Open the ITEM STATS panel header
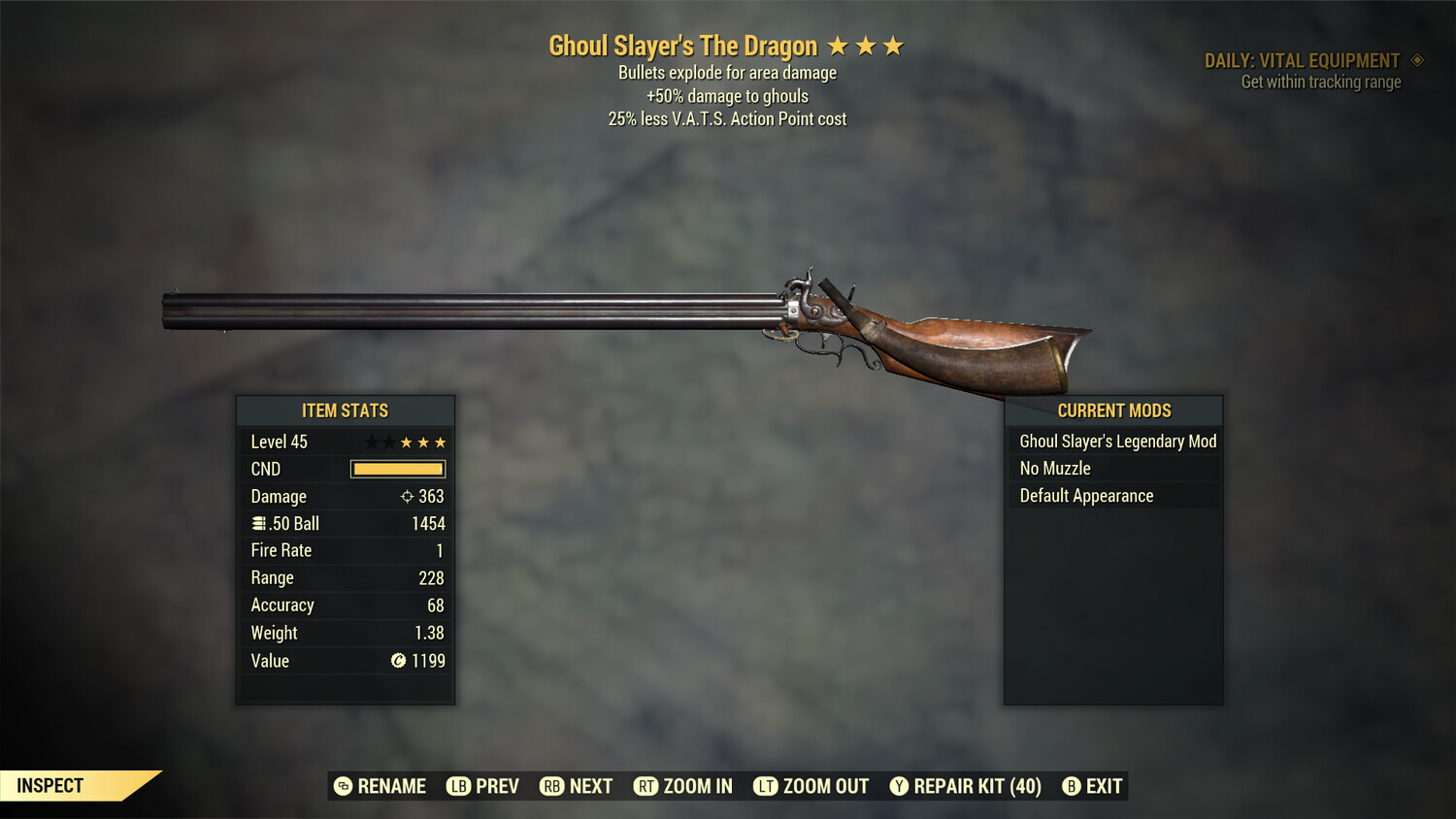 pos(345,409)
